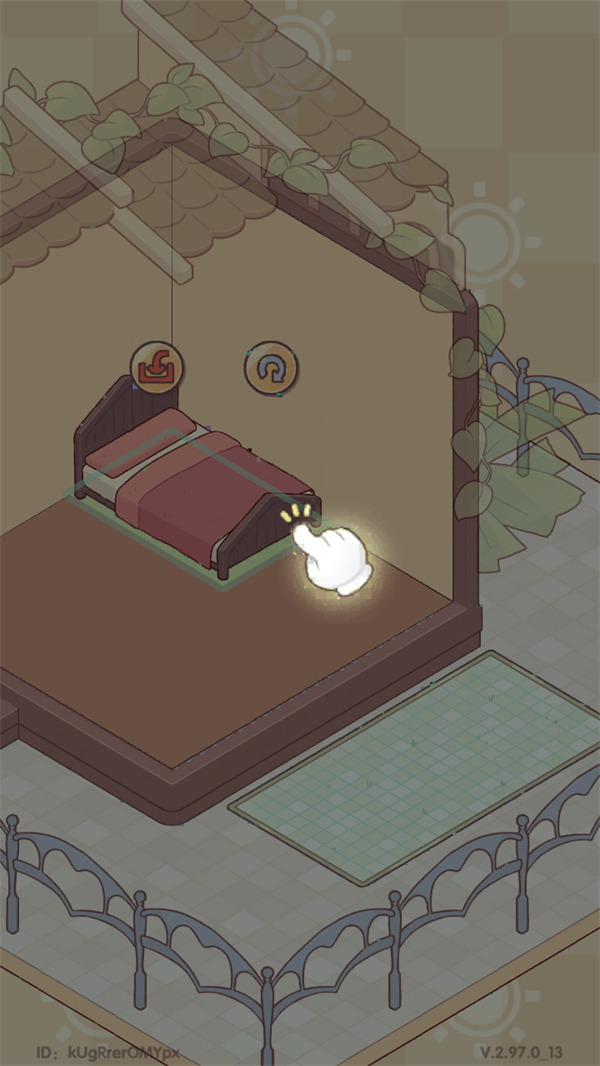Screen dimensions: 600x1066
Task: Tap the highlighted bed under the tutorial hand
Action: [200, 490]
